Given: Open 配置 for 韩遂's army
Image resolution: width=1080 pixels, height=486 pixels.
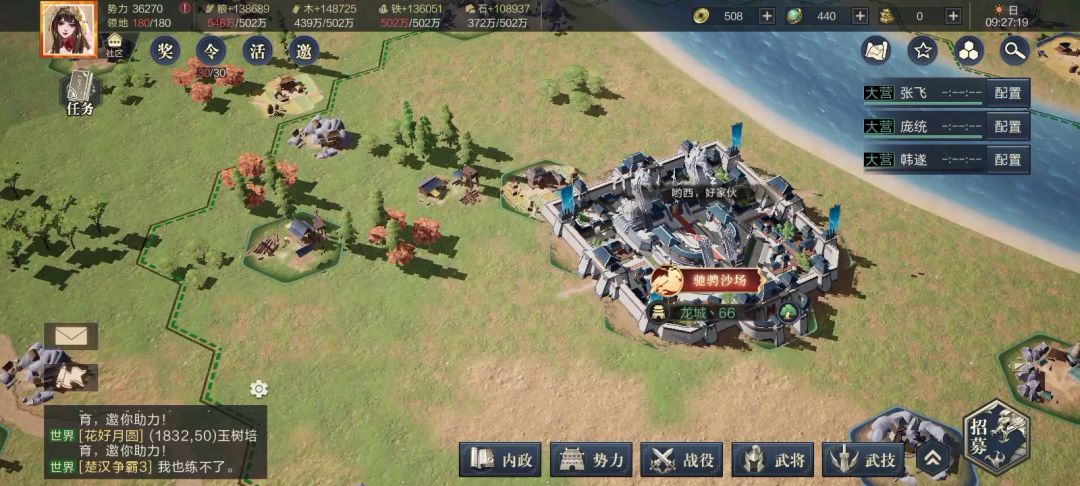Looking at the screenshot, I should (1008, 160).
